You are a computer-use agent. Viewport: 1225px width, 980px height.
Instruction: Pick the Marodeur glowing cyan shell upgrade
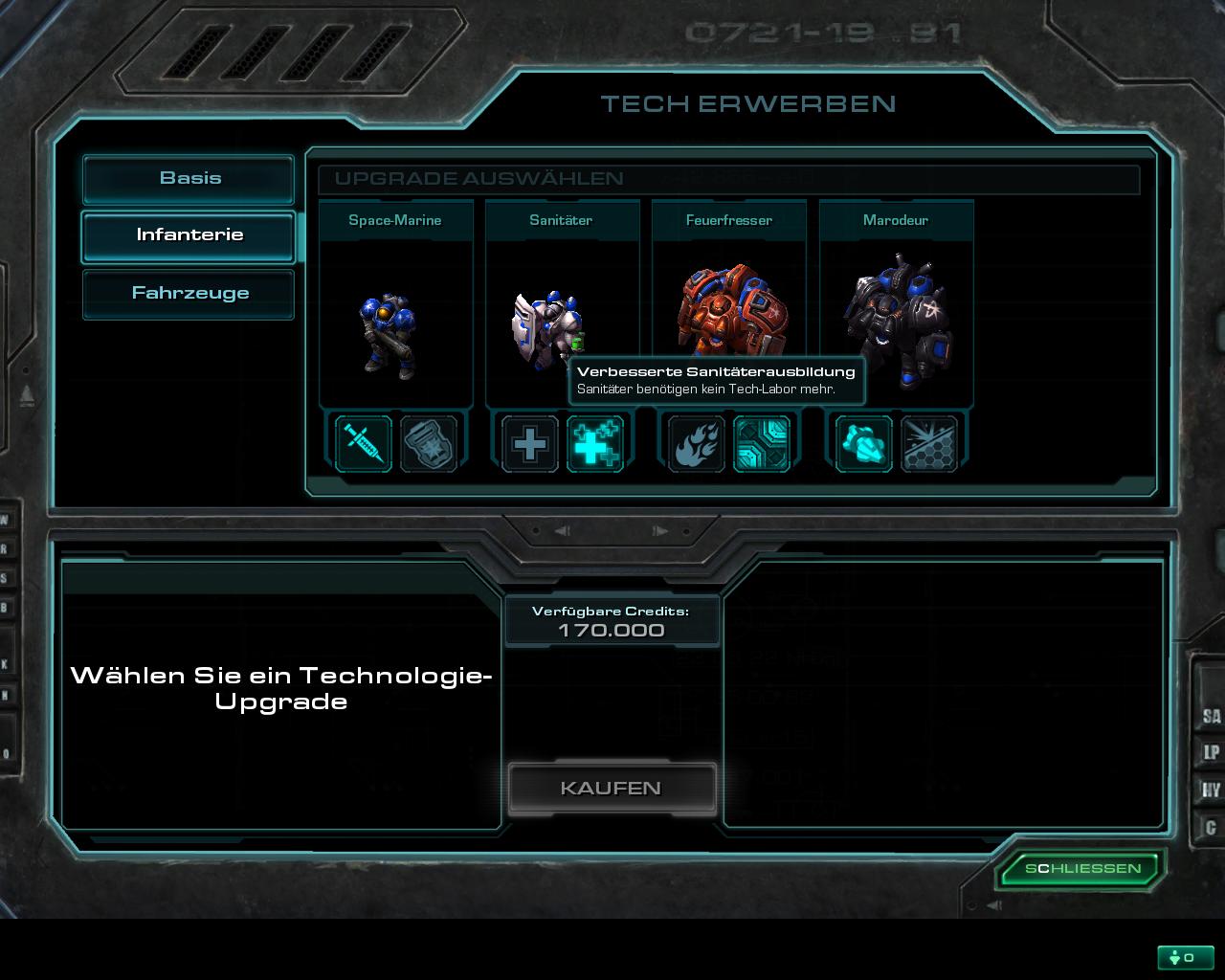(x=864, y=444)
